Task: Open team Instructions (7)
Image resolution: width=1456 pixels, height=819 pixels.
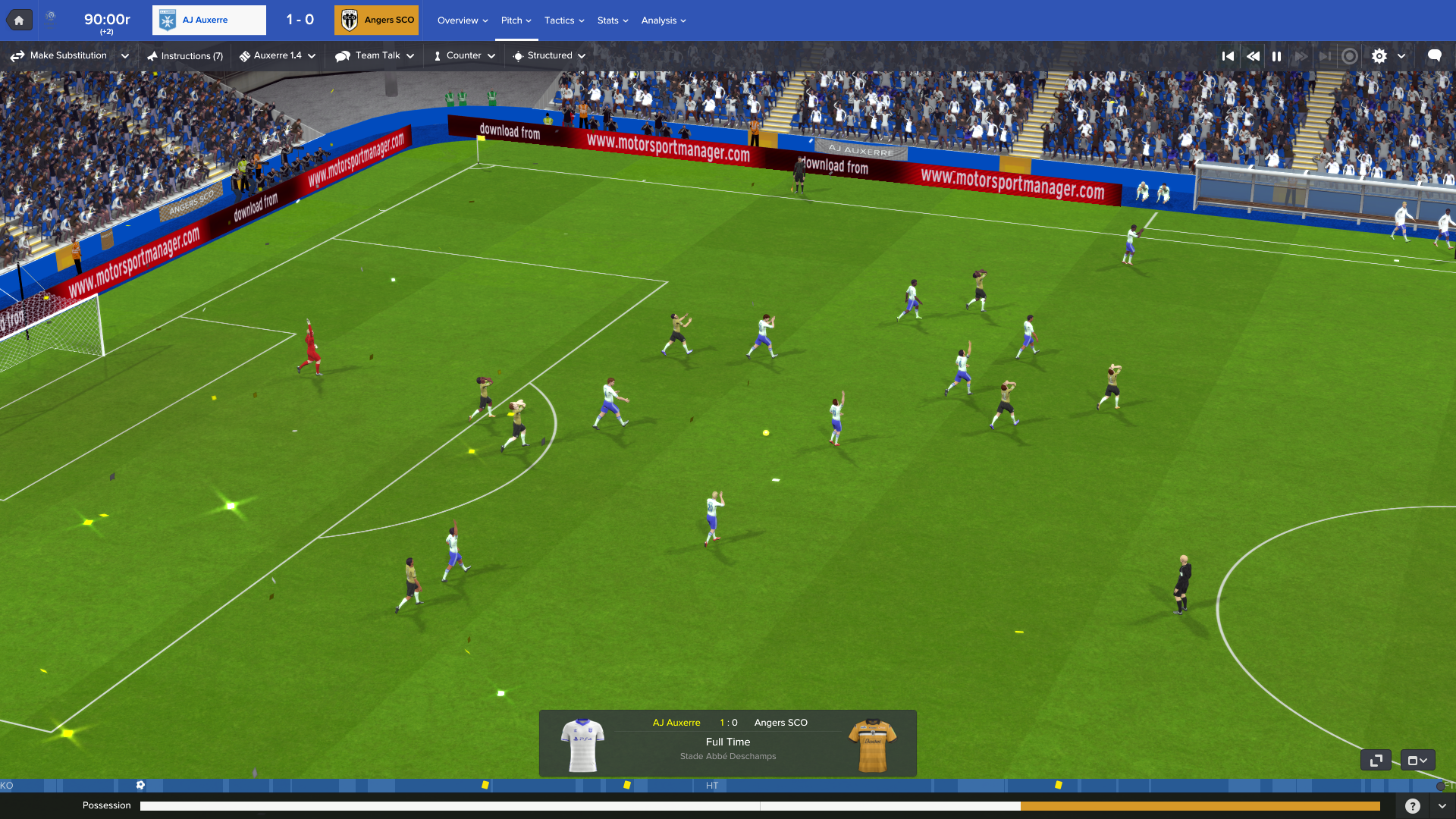Action: pyautogui.click(x=185, y=56)
